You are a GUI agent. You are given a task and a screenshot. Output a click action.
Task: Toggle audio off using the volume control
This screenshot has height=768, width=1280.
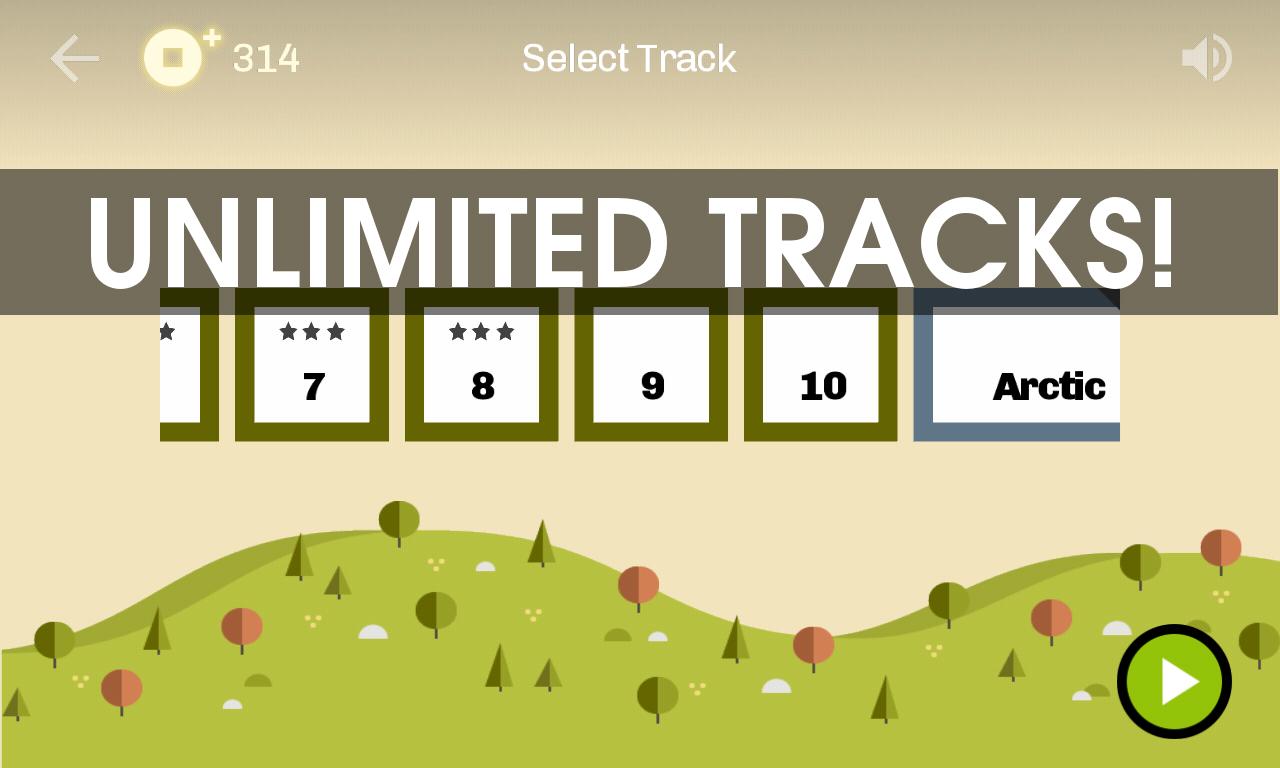pos(1206,57)
